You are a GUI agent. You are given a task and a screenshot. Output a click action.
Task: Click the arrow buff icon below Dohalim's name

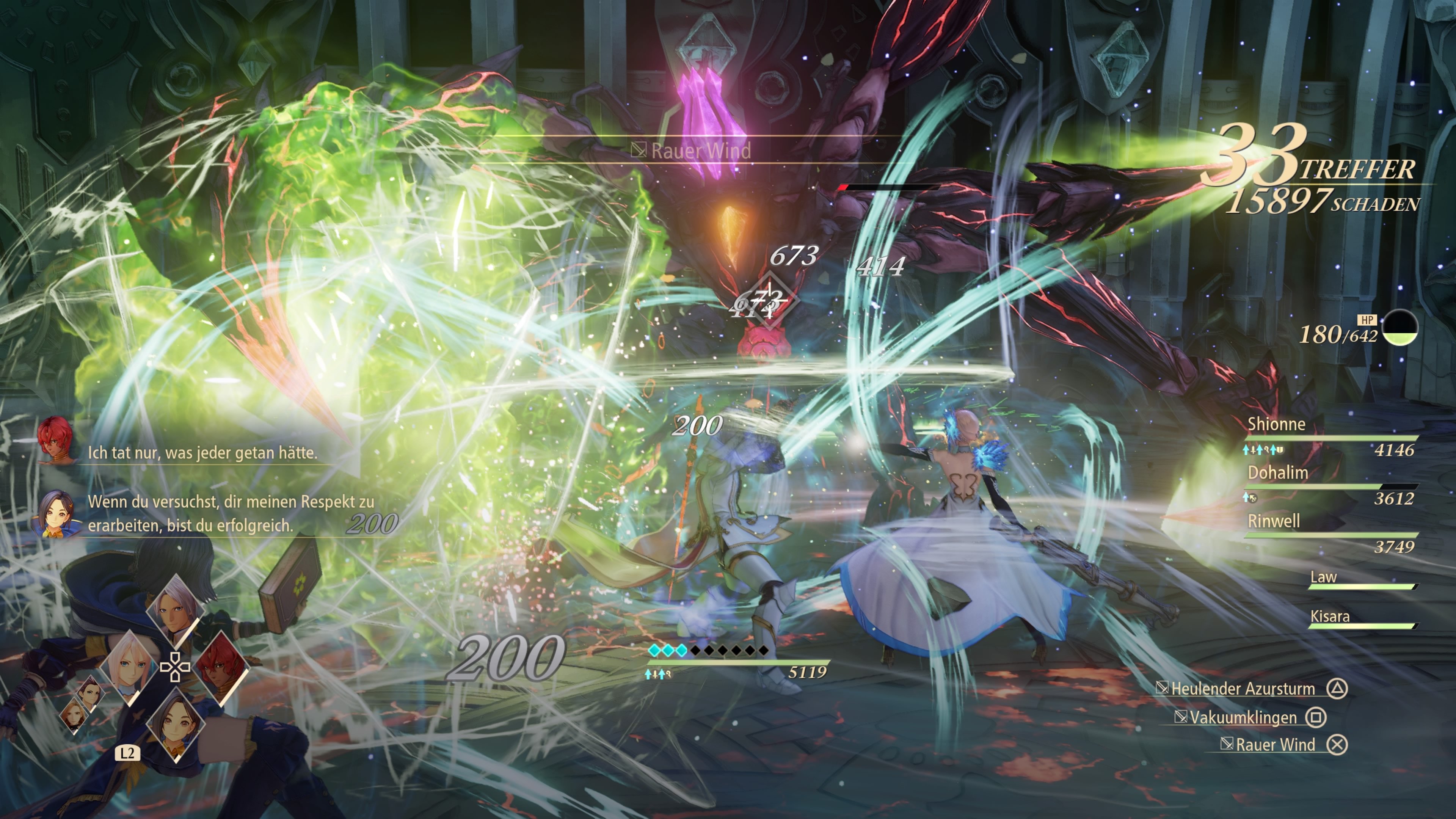[1246, 497]
